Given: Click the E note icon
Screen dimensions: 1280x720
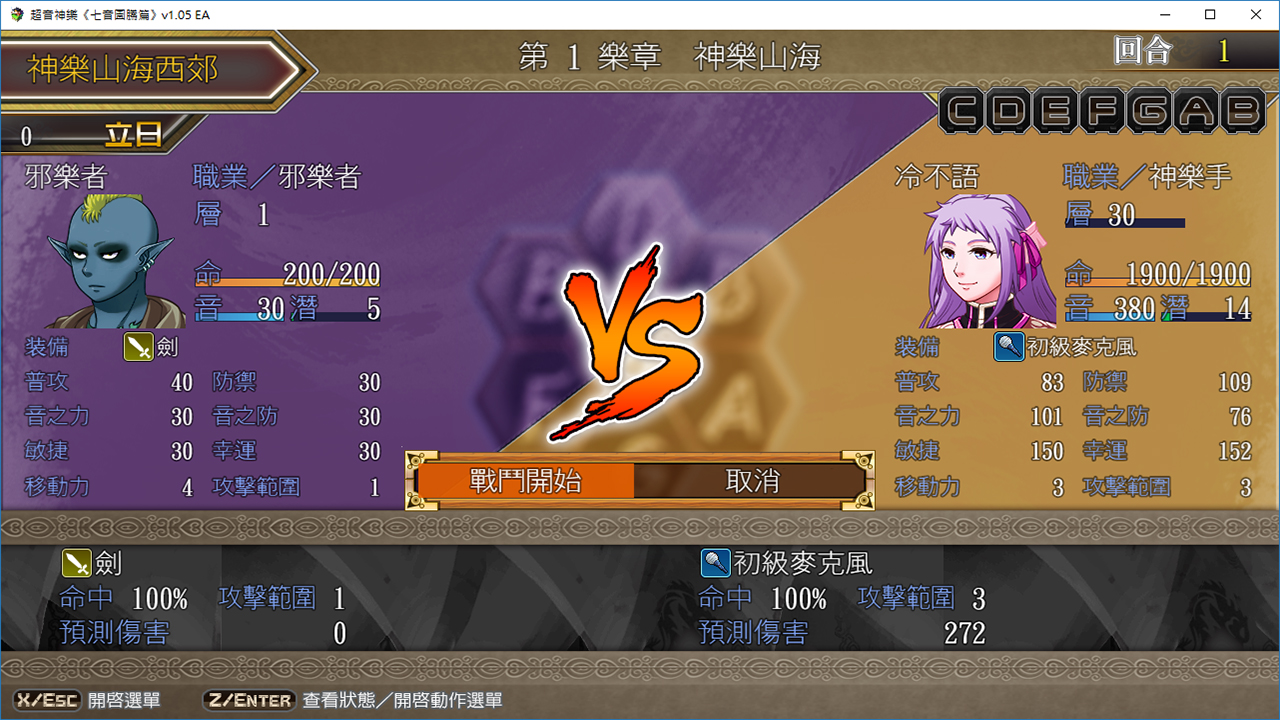Looking at the screenshot, I should coord(1055,111).
